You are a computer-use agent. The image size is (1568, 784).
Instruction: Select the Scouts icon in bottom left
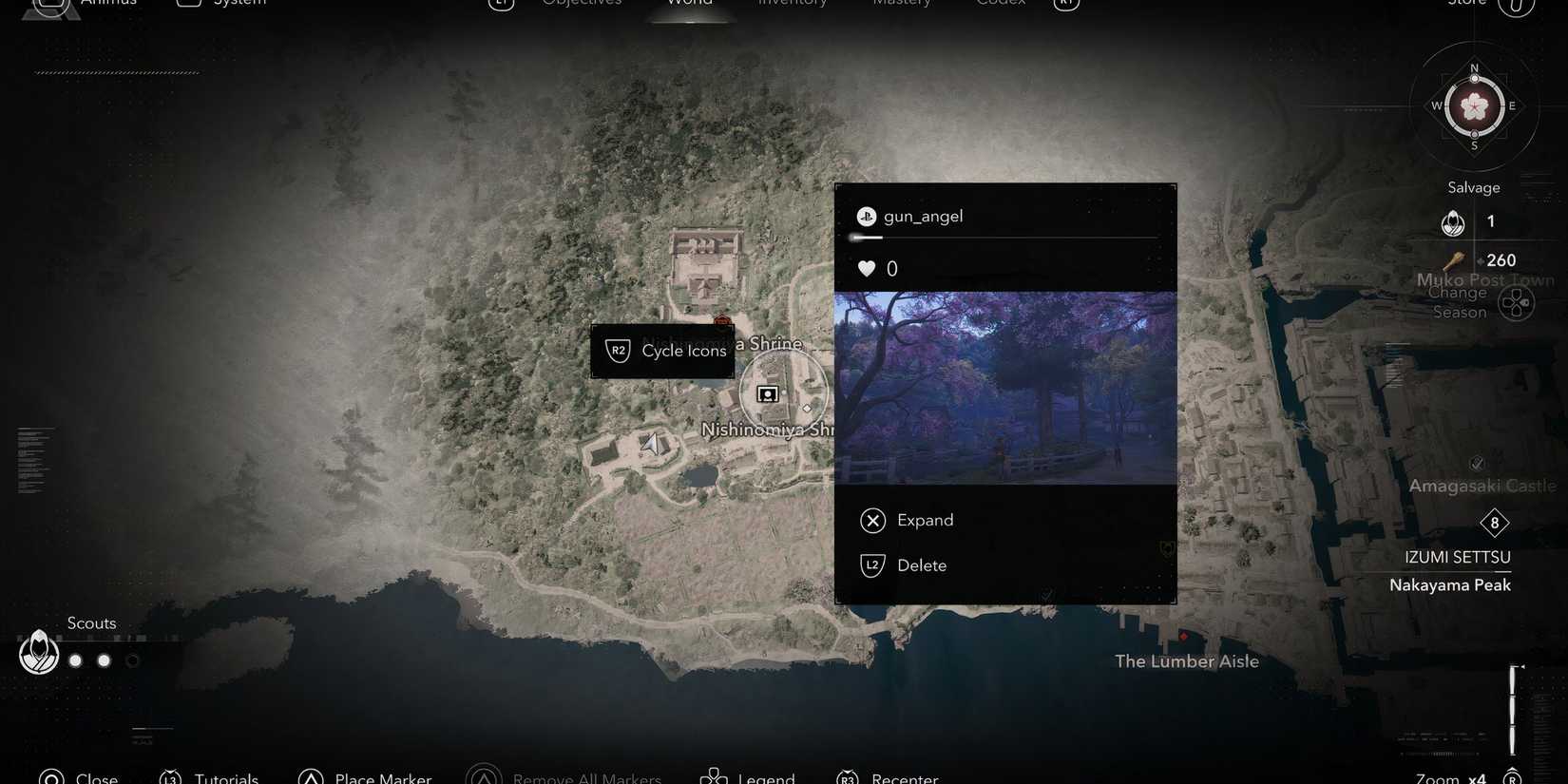38,652
